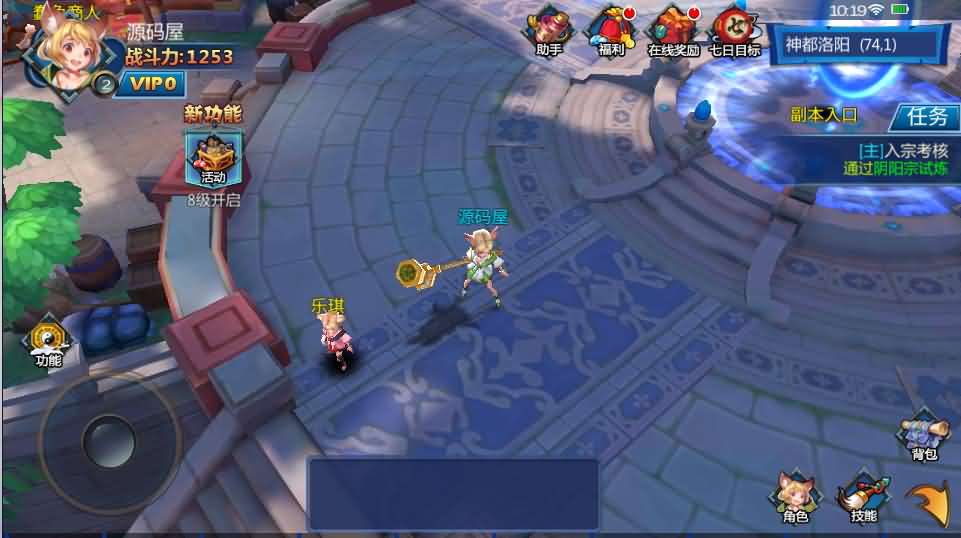961x538 pixels.
Task: Click the 副本入口 dungeon entrance label
Action: (824, 116)
